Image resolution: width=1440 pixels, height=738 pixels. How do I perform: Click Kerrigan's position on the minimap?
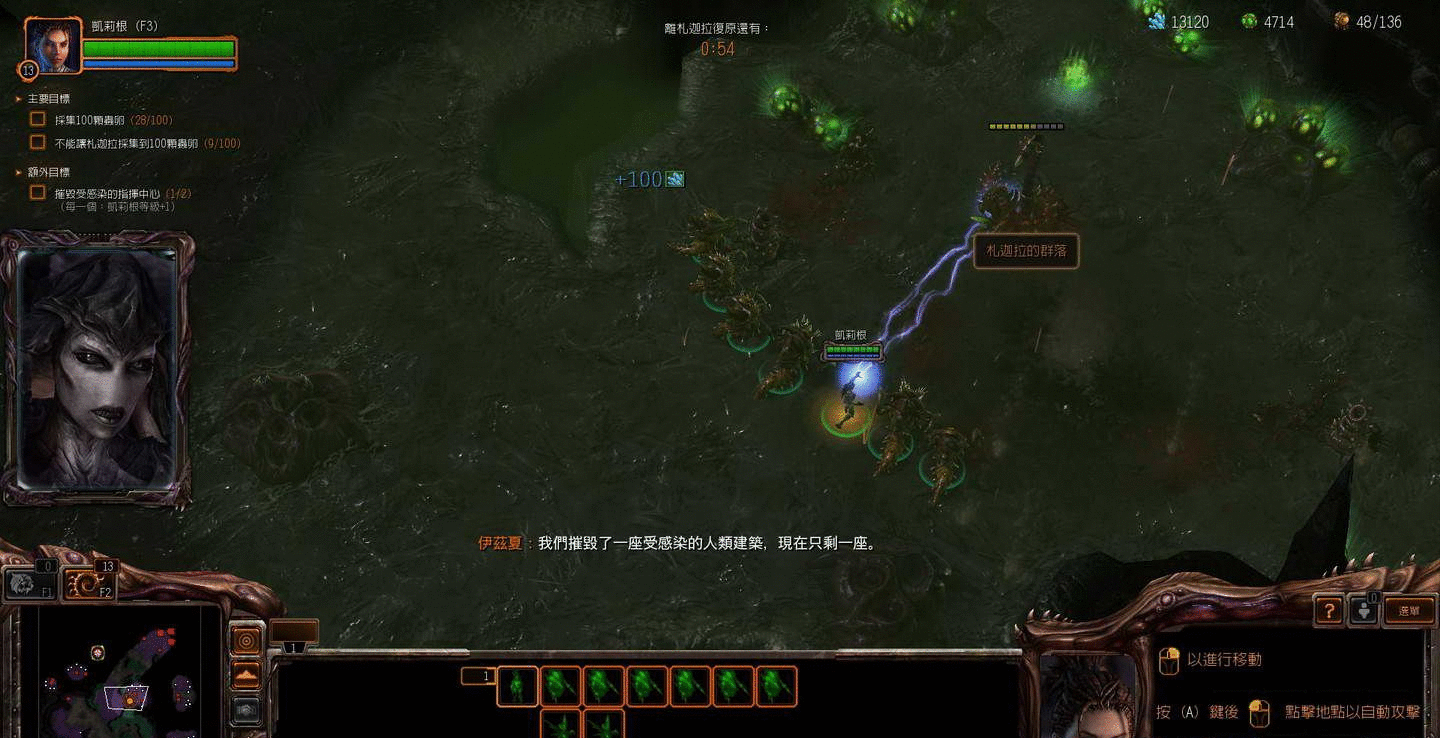tap(130, 701)
